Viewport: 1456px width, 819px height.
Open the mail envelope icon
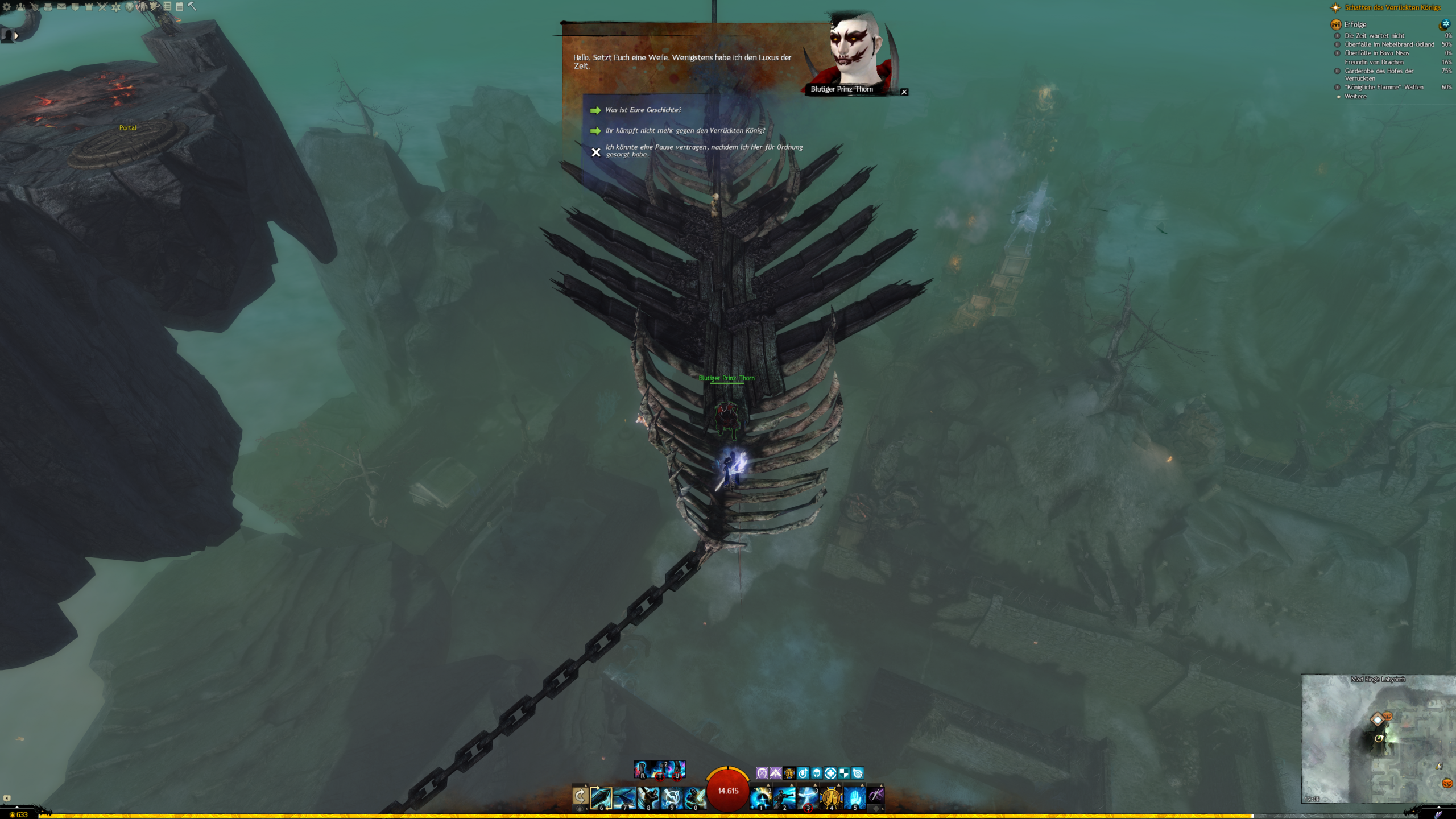[x=61, y=7]
